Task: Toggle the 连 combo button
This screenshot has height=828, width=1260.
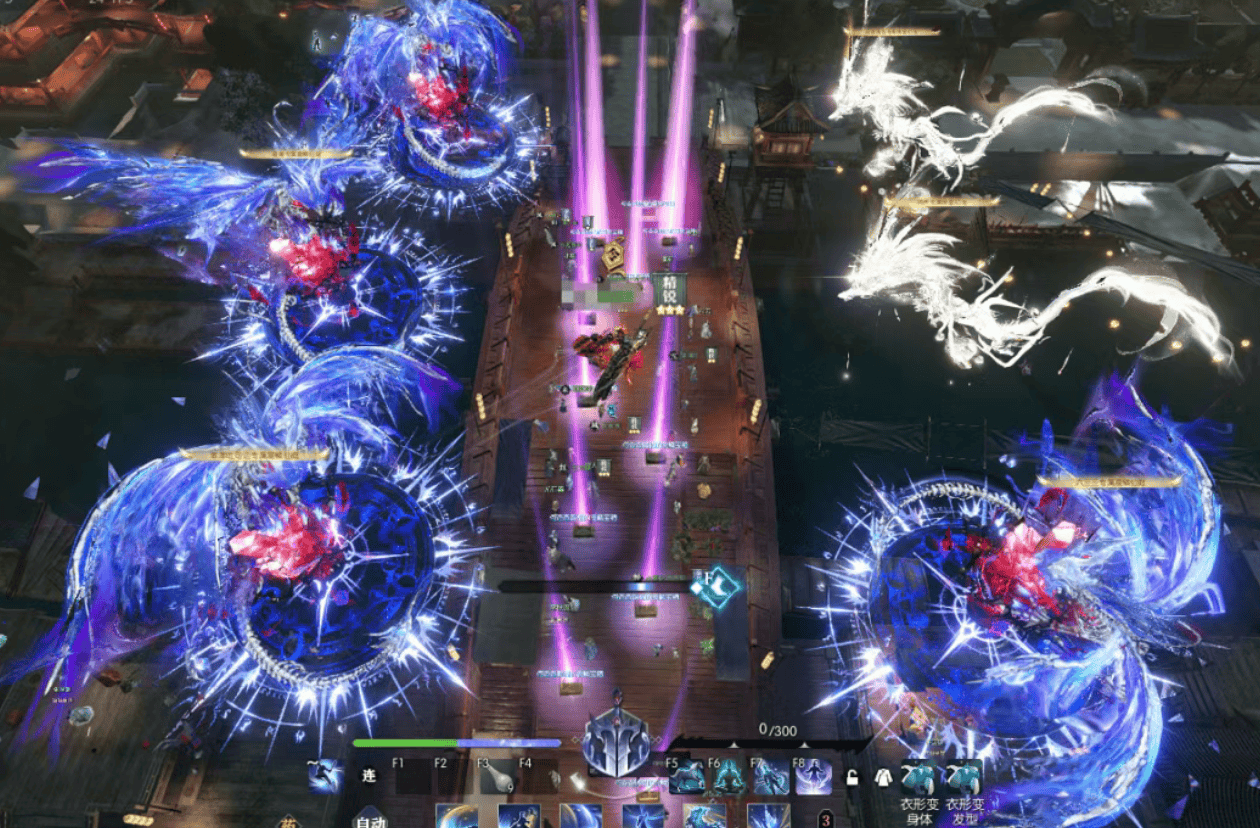Action: click(368, 778)
